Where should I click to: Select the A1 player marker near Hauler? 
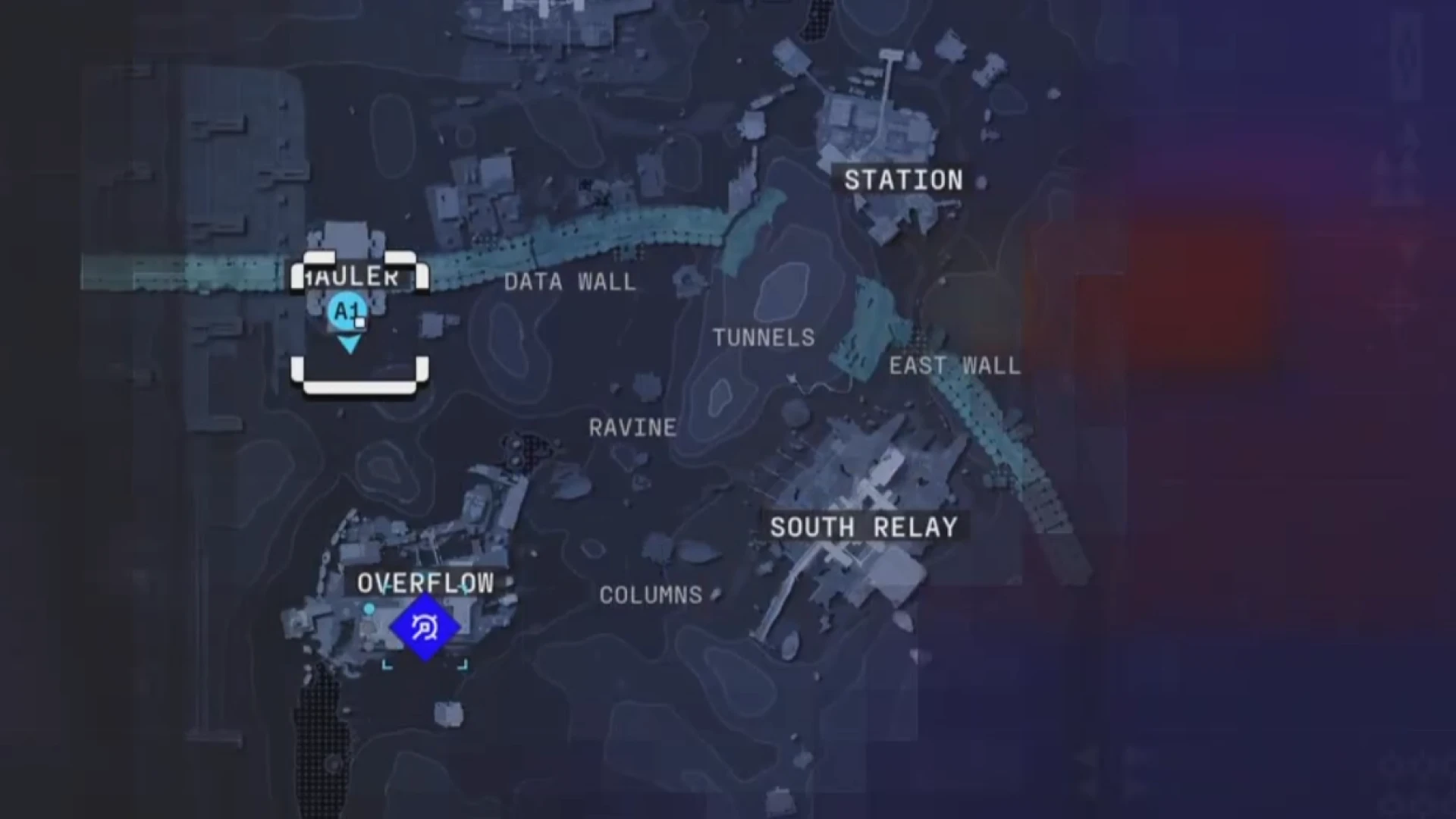pyautogui.click(x=347, y=310)
